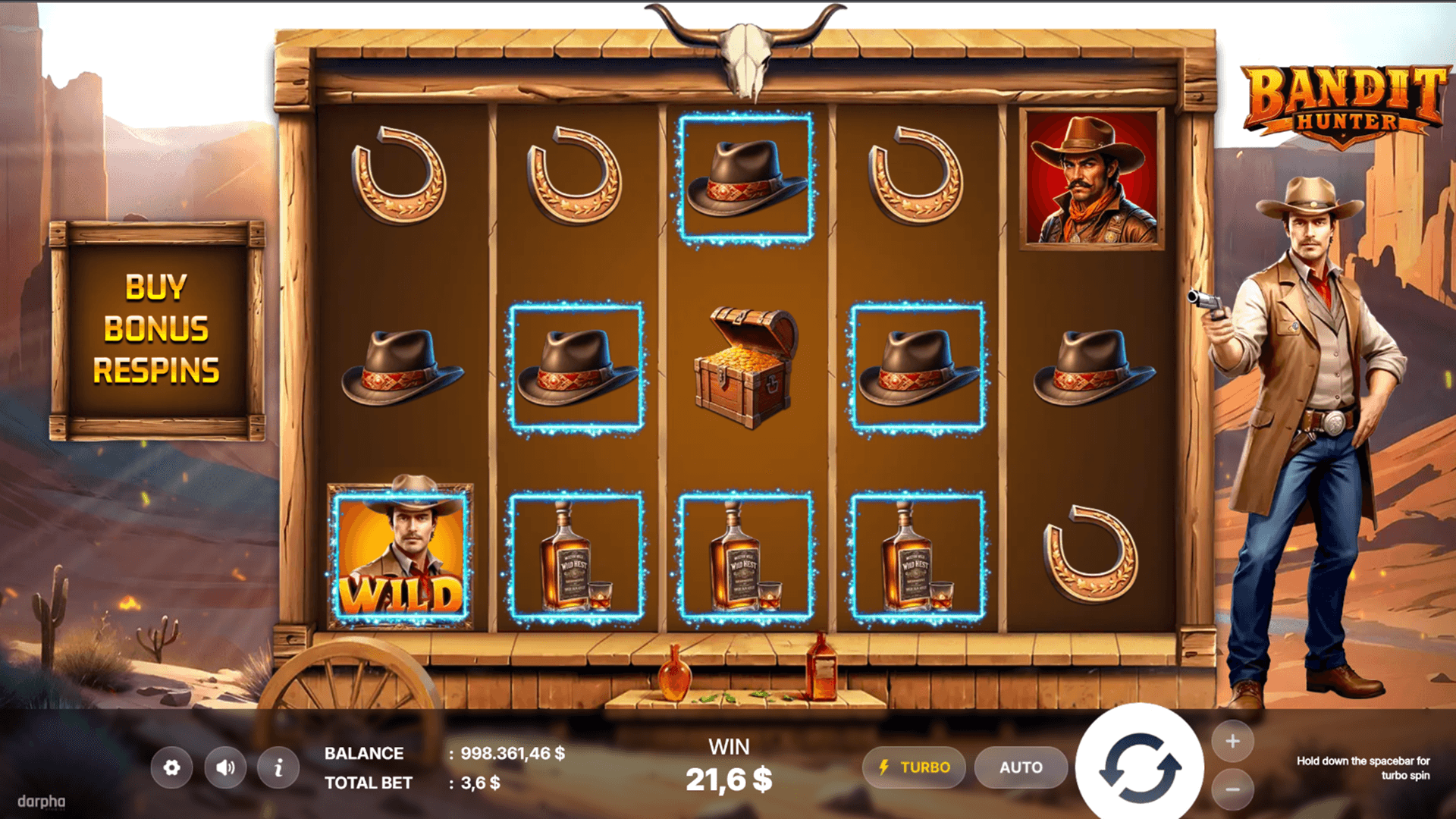This screenshot has height=819, width=1456.
Task: Show the game info paytable
Action: [x=278, y=767]
